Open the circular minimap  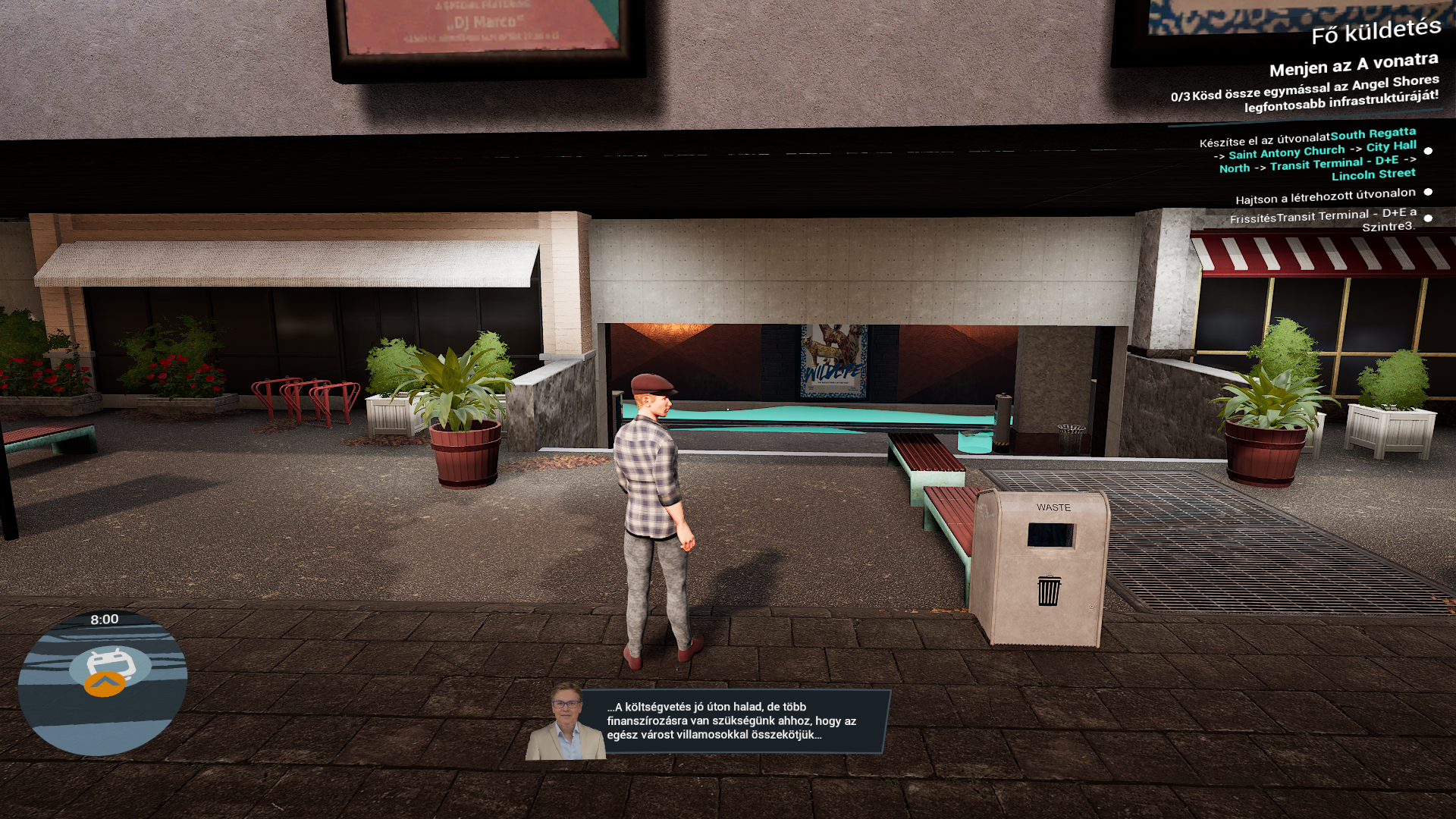point(102,682)
